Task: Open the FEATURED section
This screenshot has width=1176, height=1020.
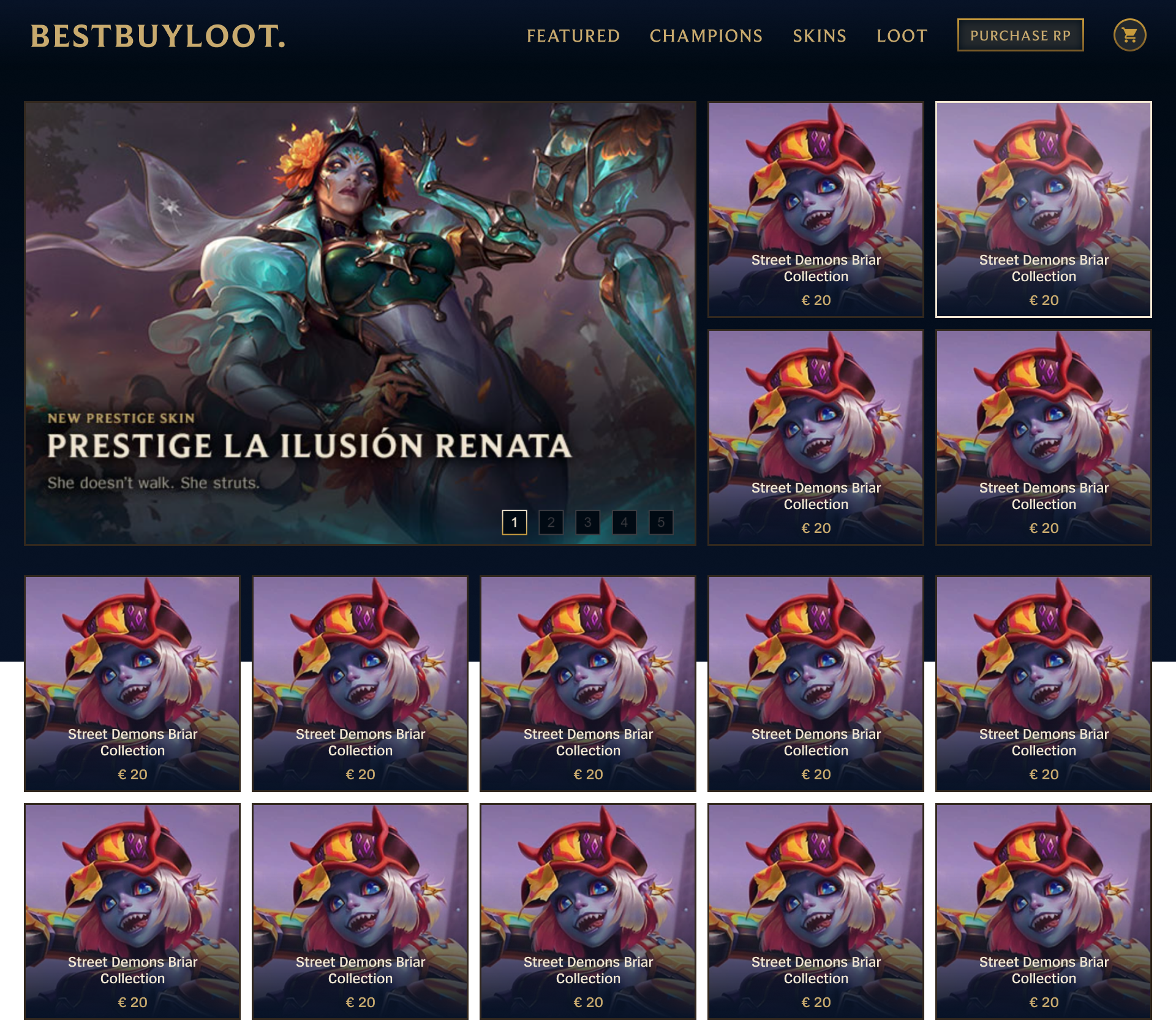Action: 573,36
